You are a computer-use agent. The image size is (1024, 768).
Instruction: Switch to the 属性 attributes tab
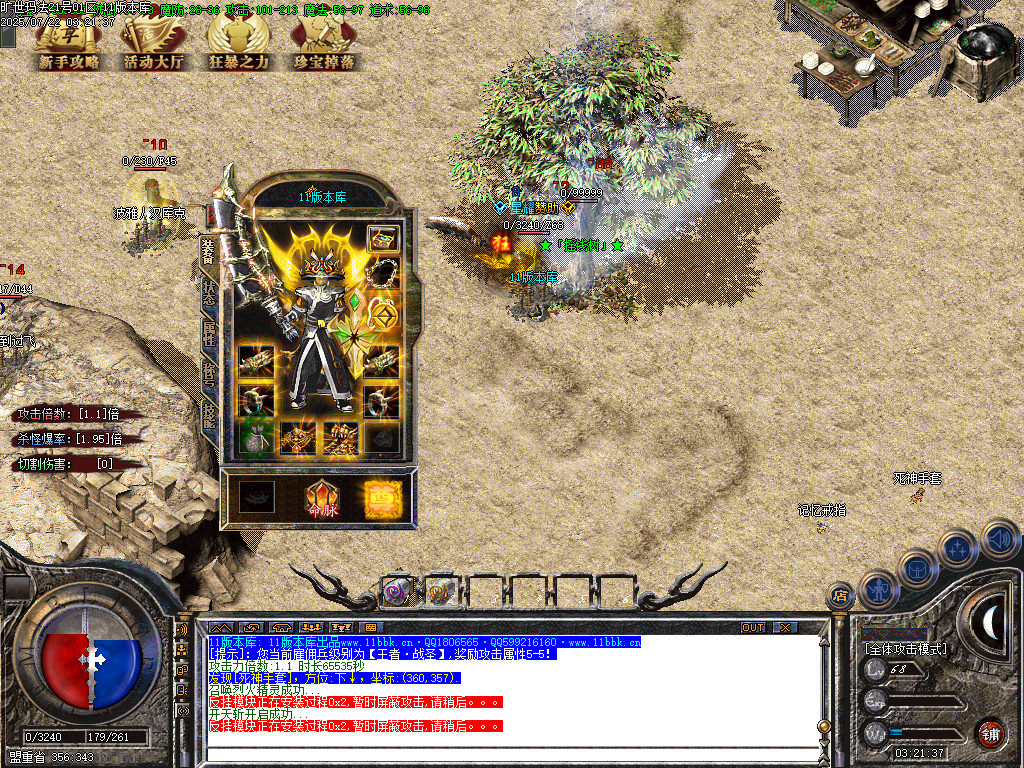[208, 331]
